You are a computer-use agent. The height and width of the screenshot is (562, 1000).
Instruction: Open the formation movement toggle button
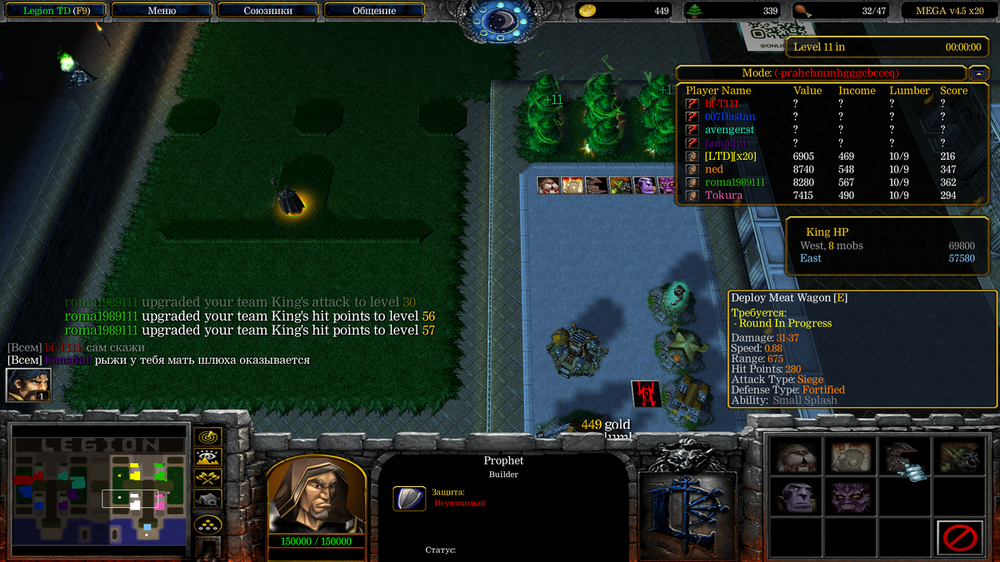pos(208,524)
